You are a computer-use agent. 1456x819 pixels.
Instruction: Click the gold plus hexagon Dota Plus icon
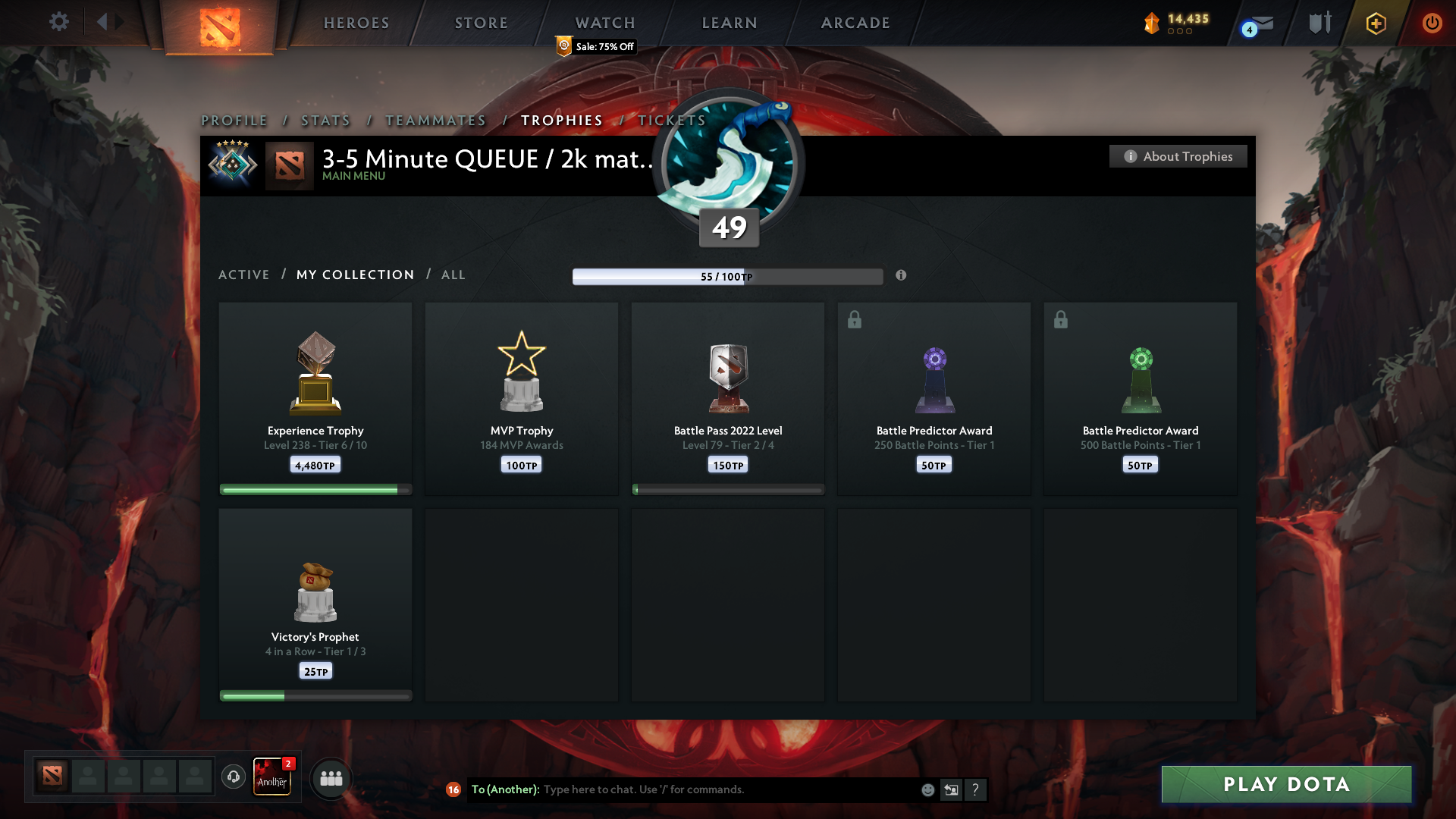1375,23
